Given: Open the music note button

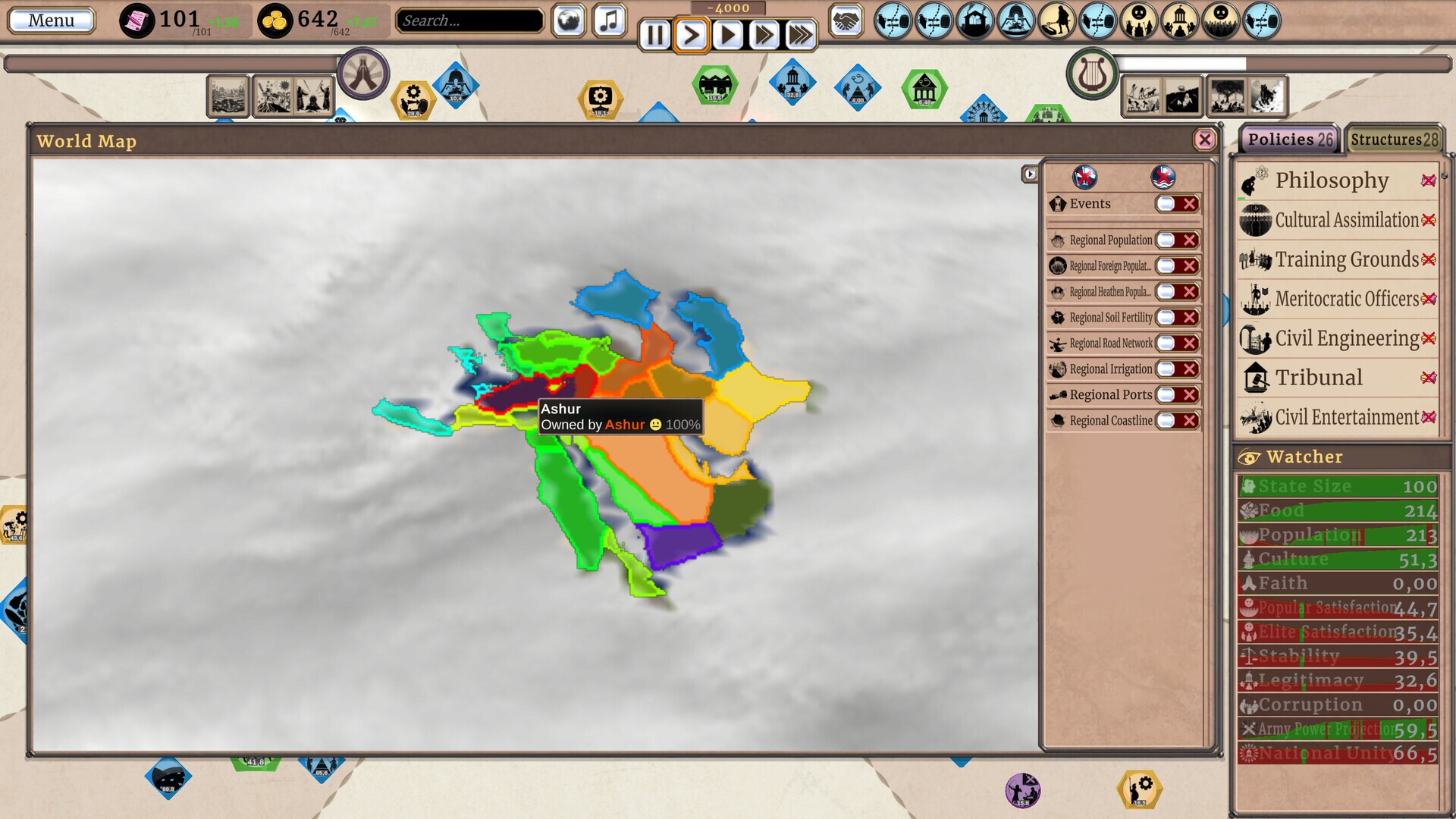Looking at the screenshot, I should point(609,20).
